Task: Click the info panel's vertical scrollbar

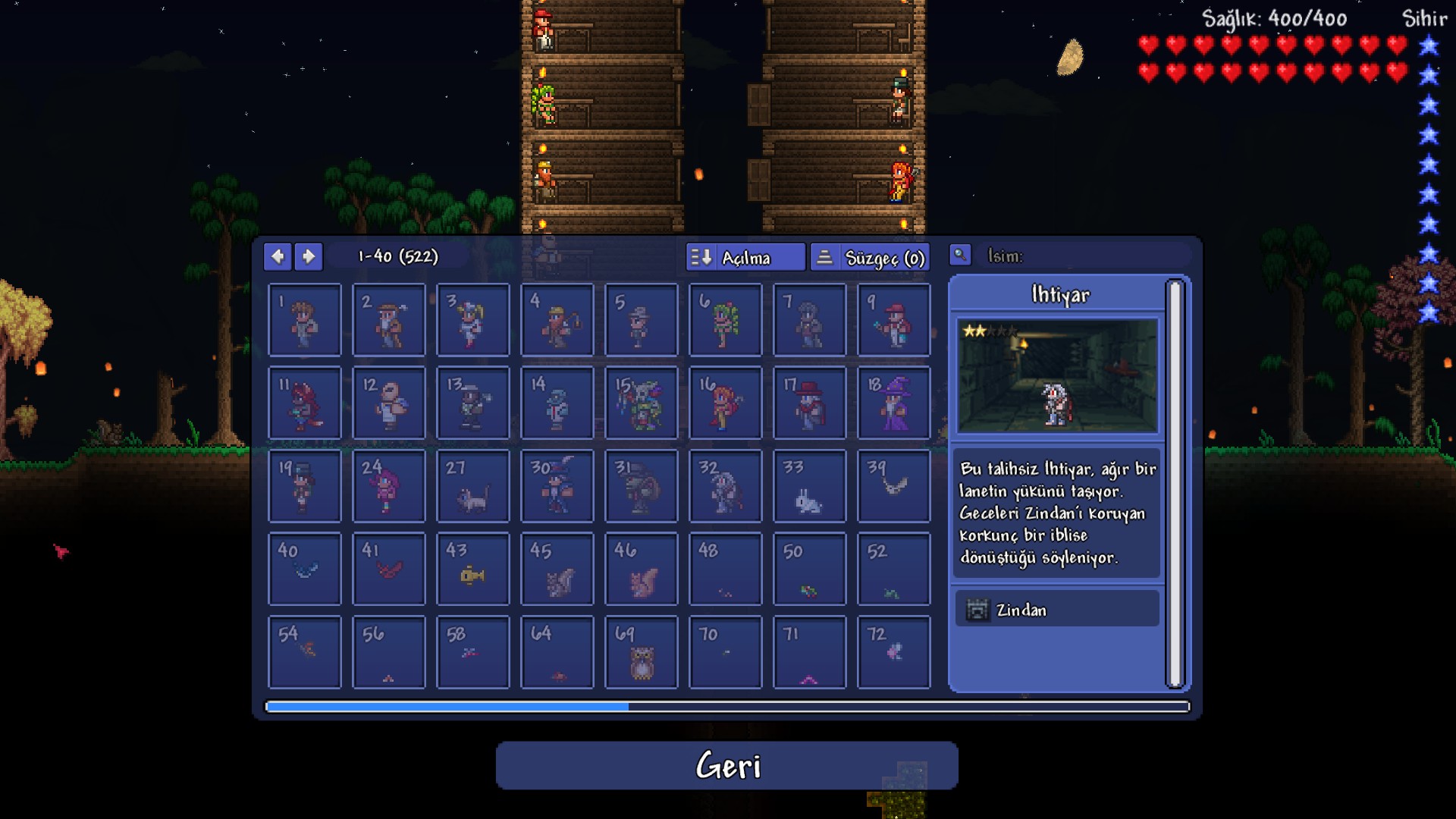Action: click(1175, 485)
